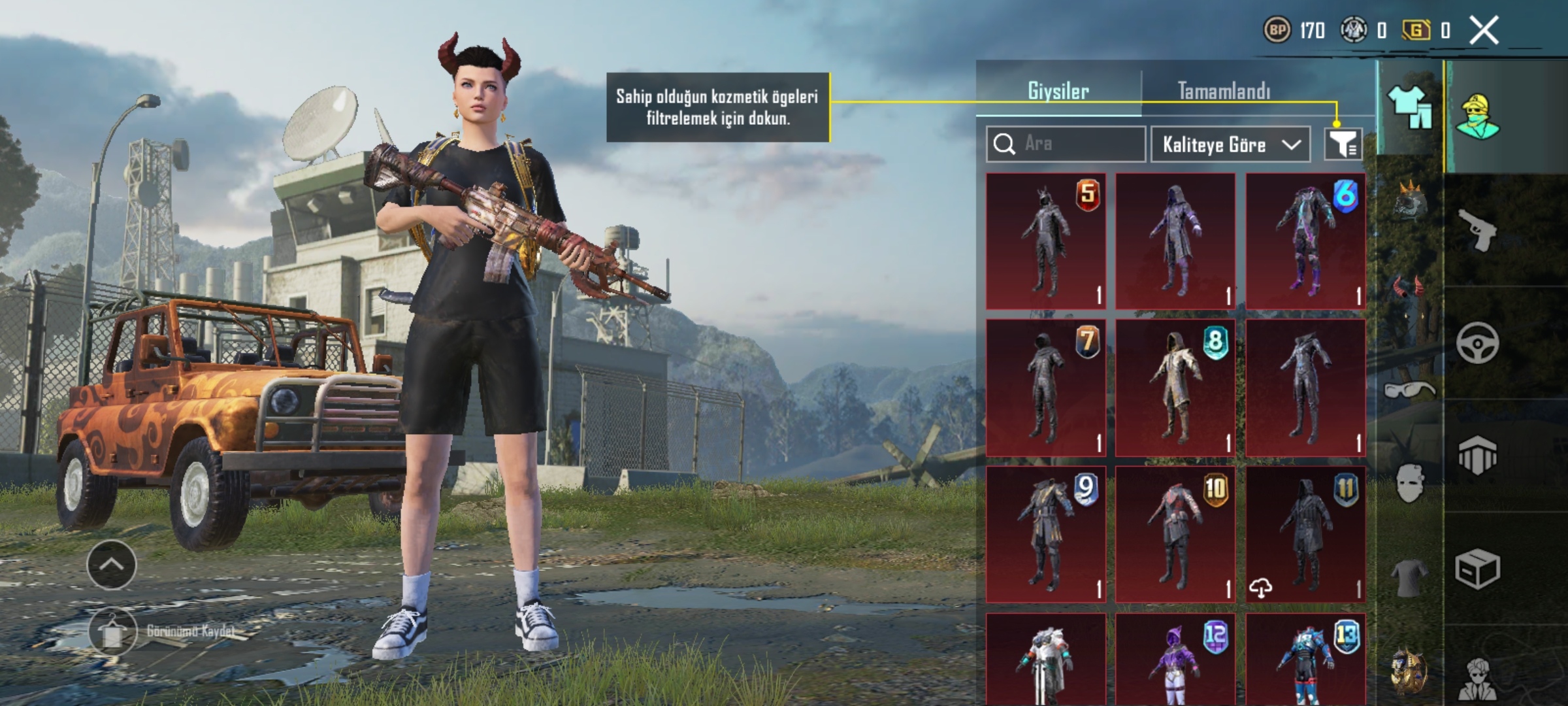This screenshot has width=1568, height=706.
Task: Choose the outfit with badge 10
Action: coord(1175,534)
